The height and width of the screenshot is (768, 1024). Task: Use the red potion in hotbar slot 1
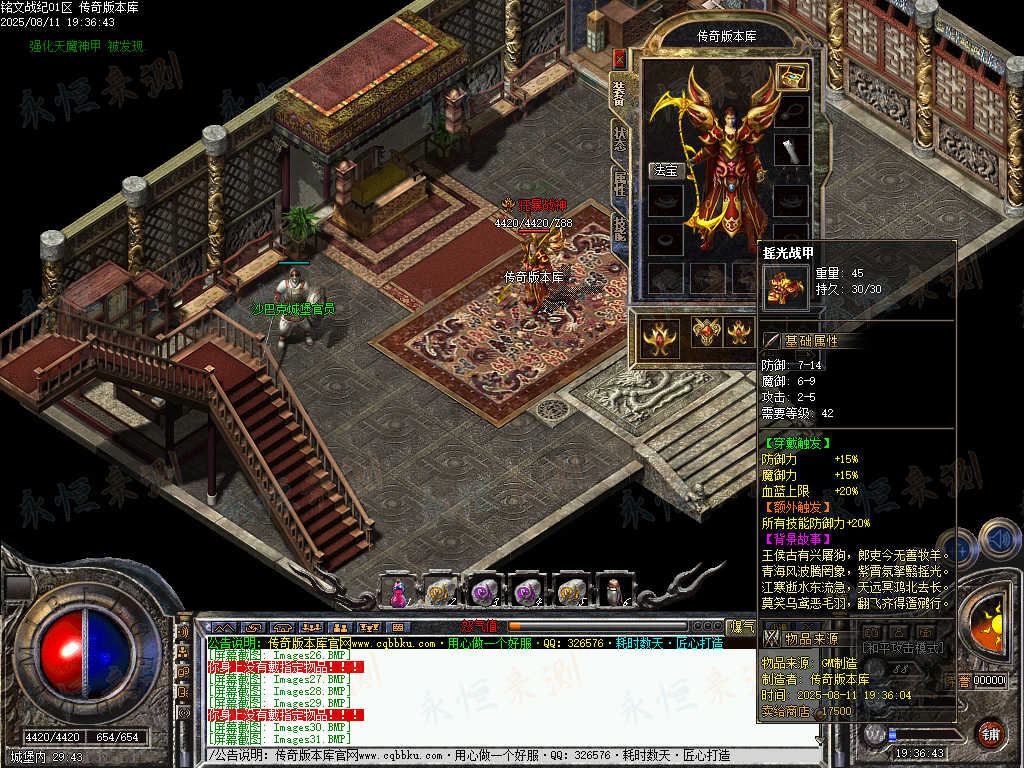coord(398,592)
